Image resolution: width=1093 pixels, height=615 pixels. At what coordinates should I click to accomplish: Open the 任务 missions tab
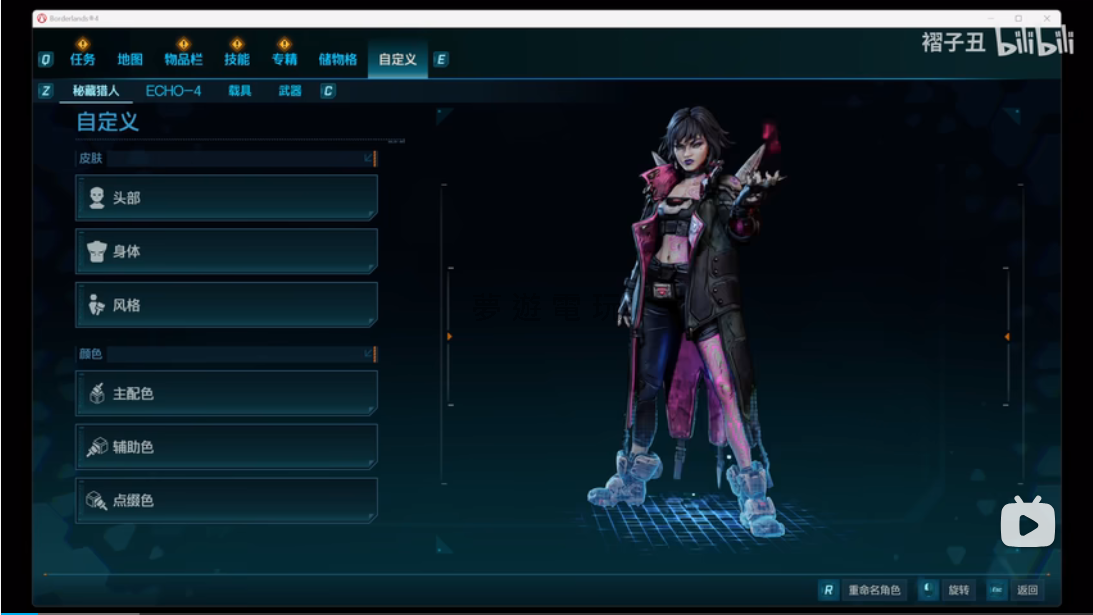click(x=83, y=60)
